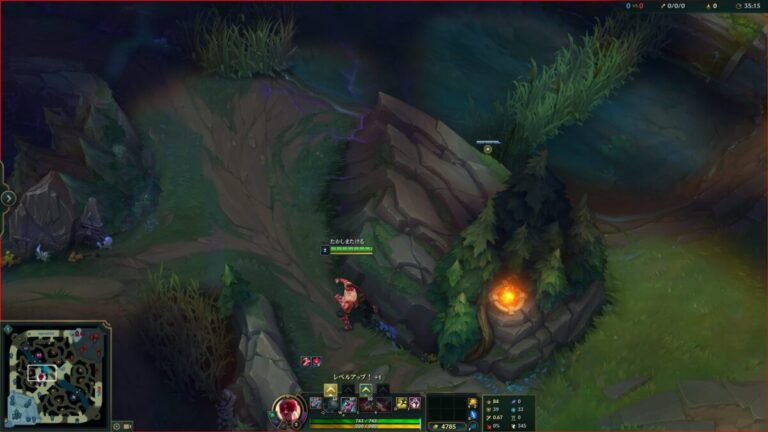
Task: Activate the first ability icon on the bar
Action: (331, 404)
